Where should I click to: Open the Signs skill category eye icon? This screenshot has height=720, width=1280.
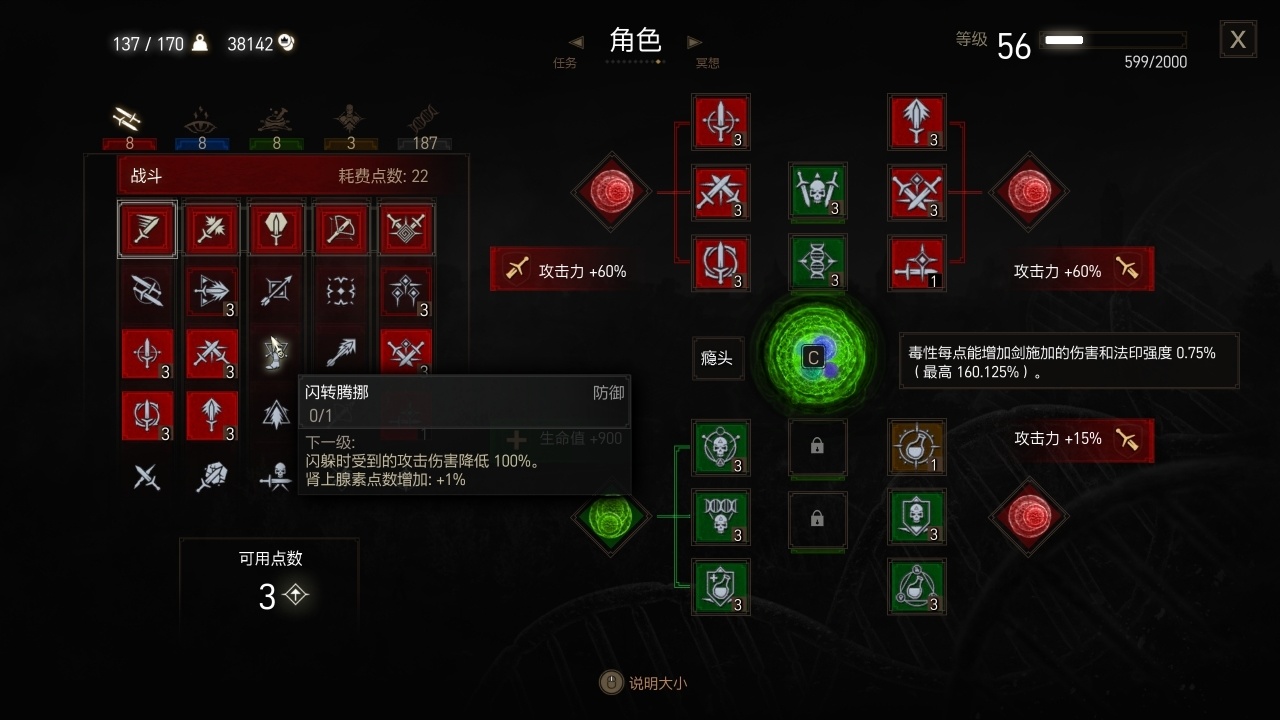pos(202,120)
